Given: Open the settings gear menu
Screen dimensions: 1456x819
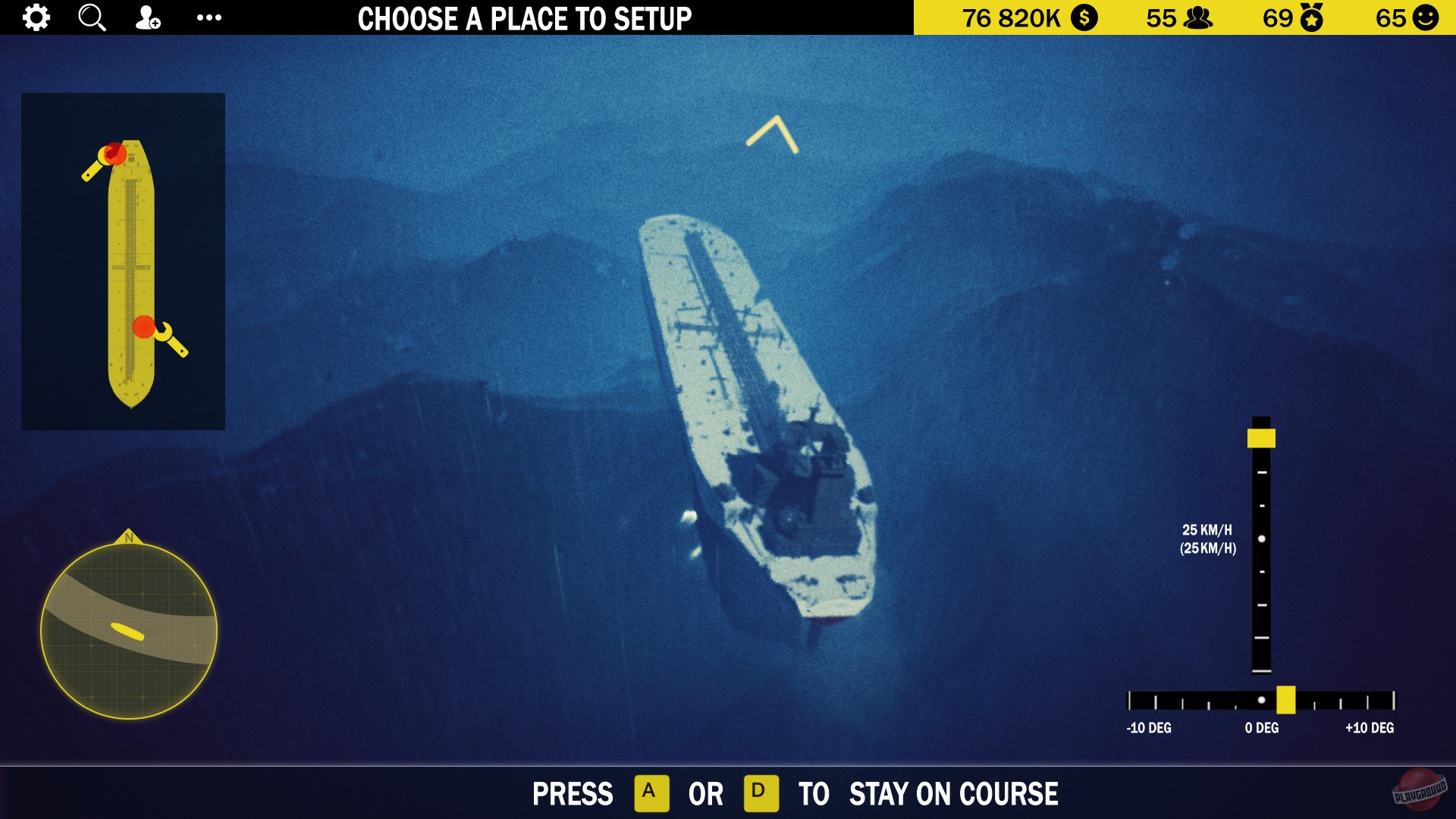Looking at the screenshot, I should (36, 17).
